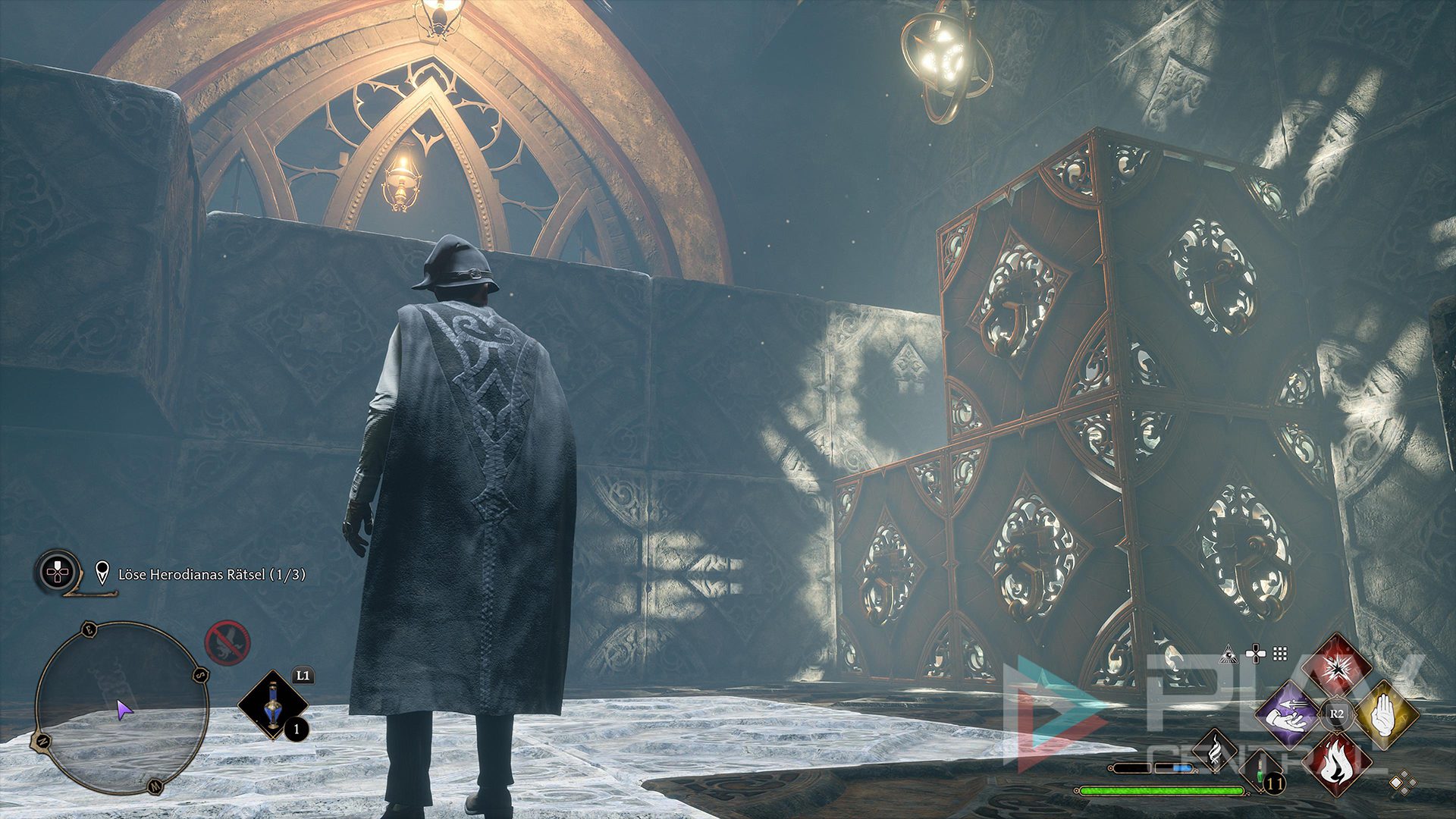Open the dotted grid spell-set icon

(x=1280, y=654)
